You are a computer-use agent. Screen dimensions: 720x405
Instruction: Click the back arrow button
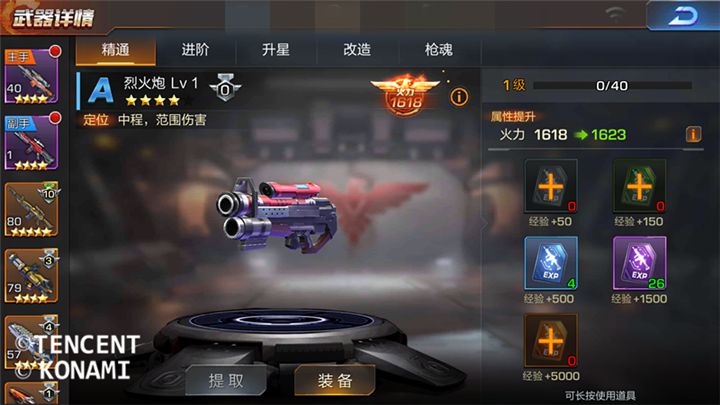683,16
